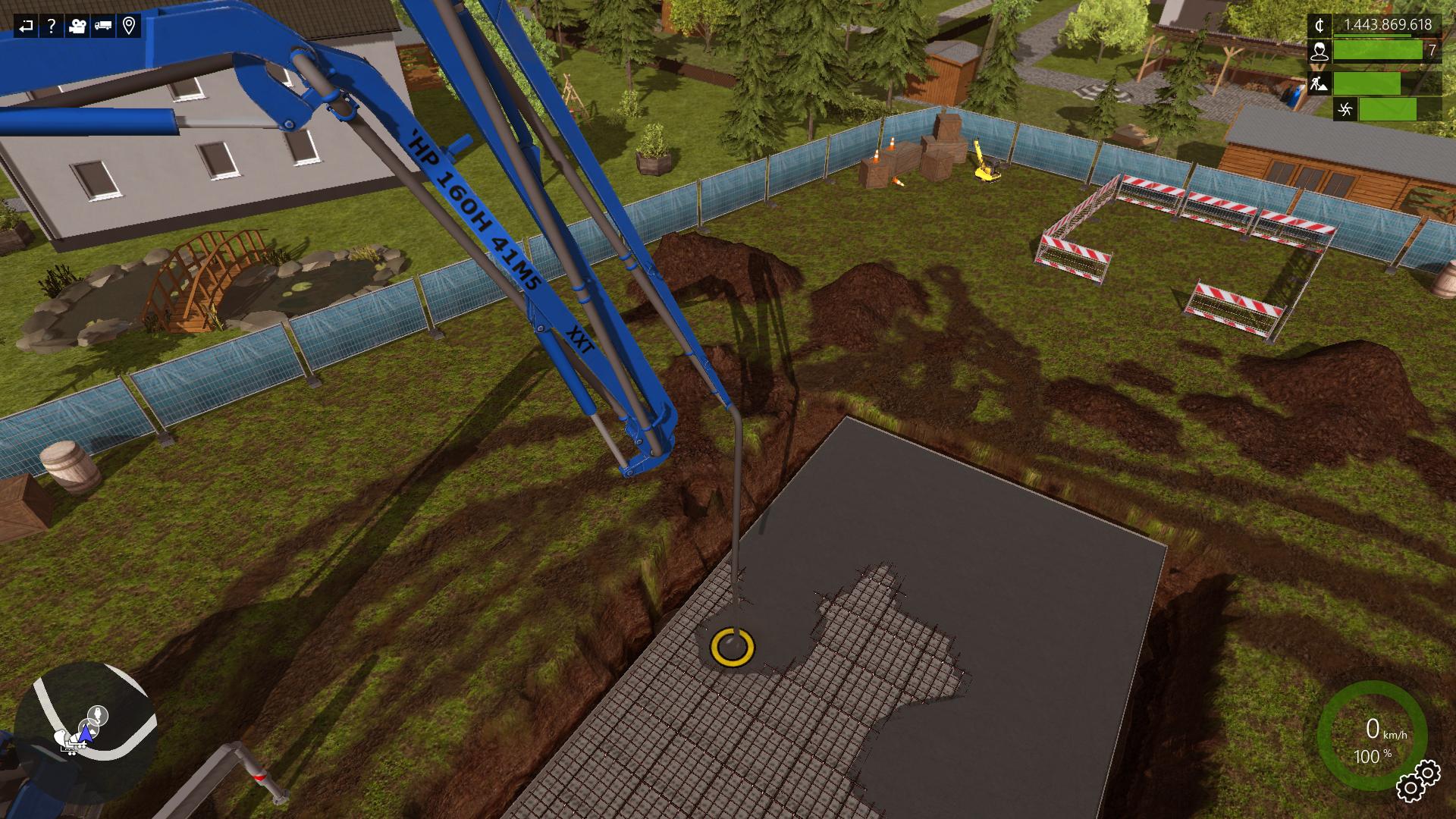Select the map location pin icon
1456x819 pixels.
[129, 27]
